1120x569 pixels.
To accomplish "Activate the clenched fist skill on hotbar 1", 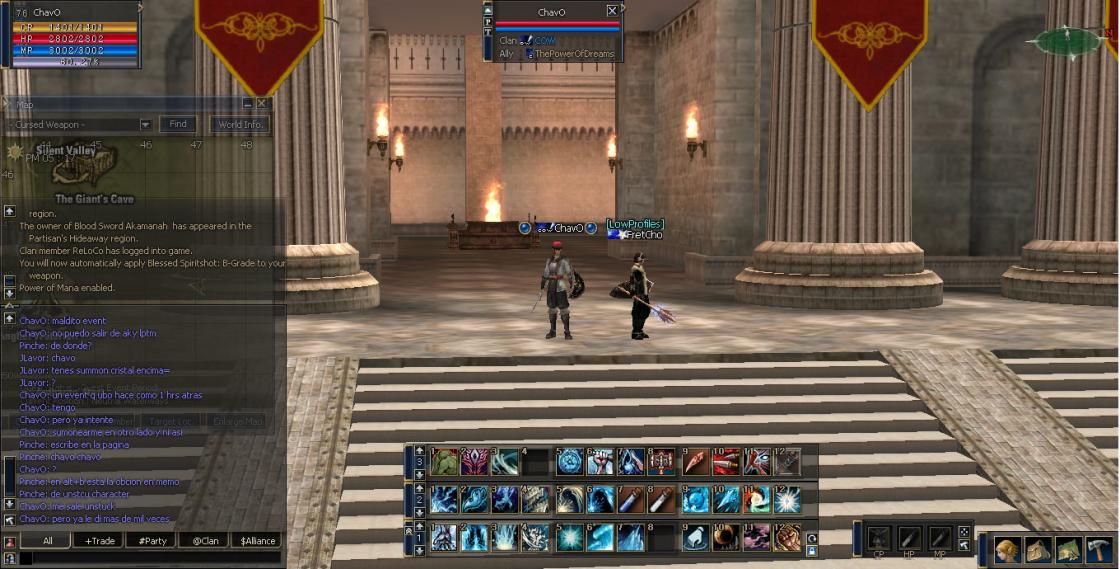I will pyautogui.click(x=788, y=537).
